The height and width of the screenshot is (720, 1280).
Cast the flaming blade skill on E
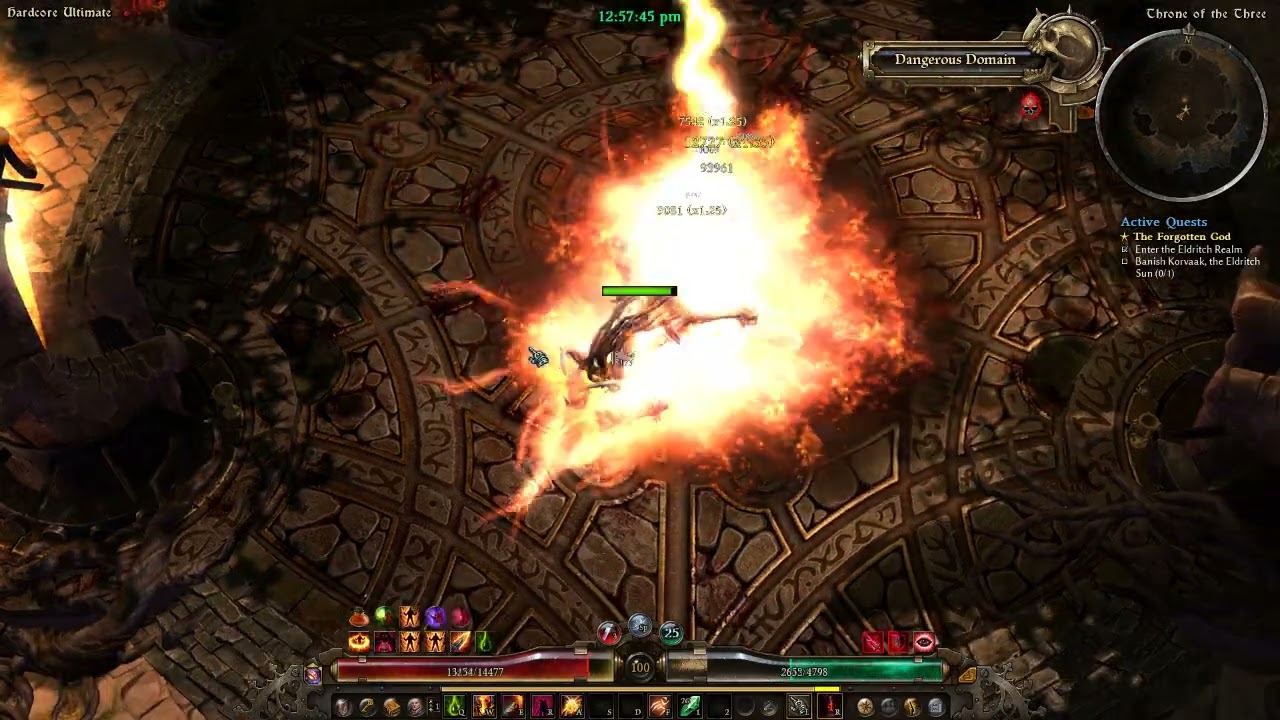point(513,707)
